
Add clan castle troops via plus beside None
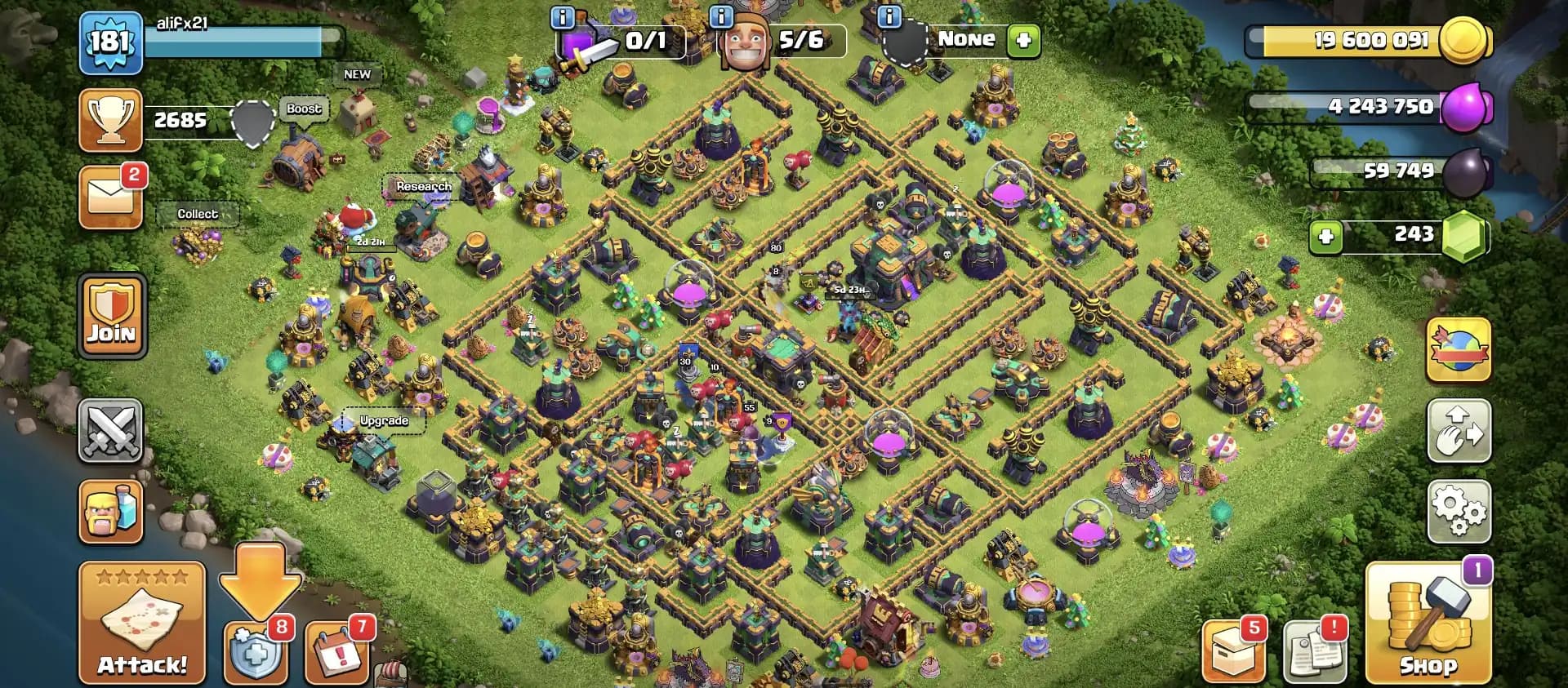coord(1026,38)
